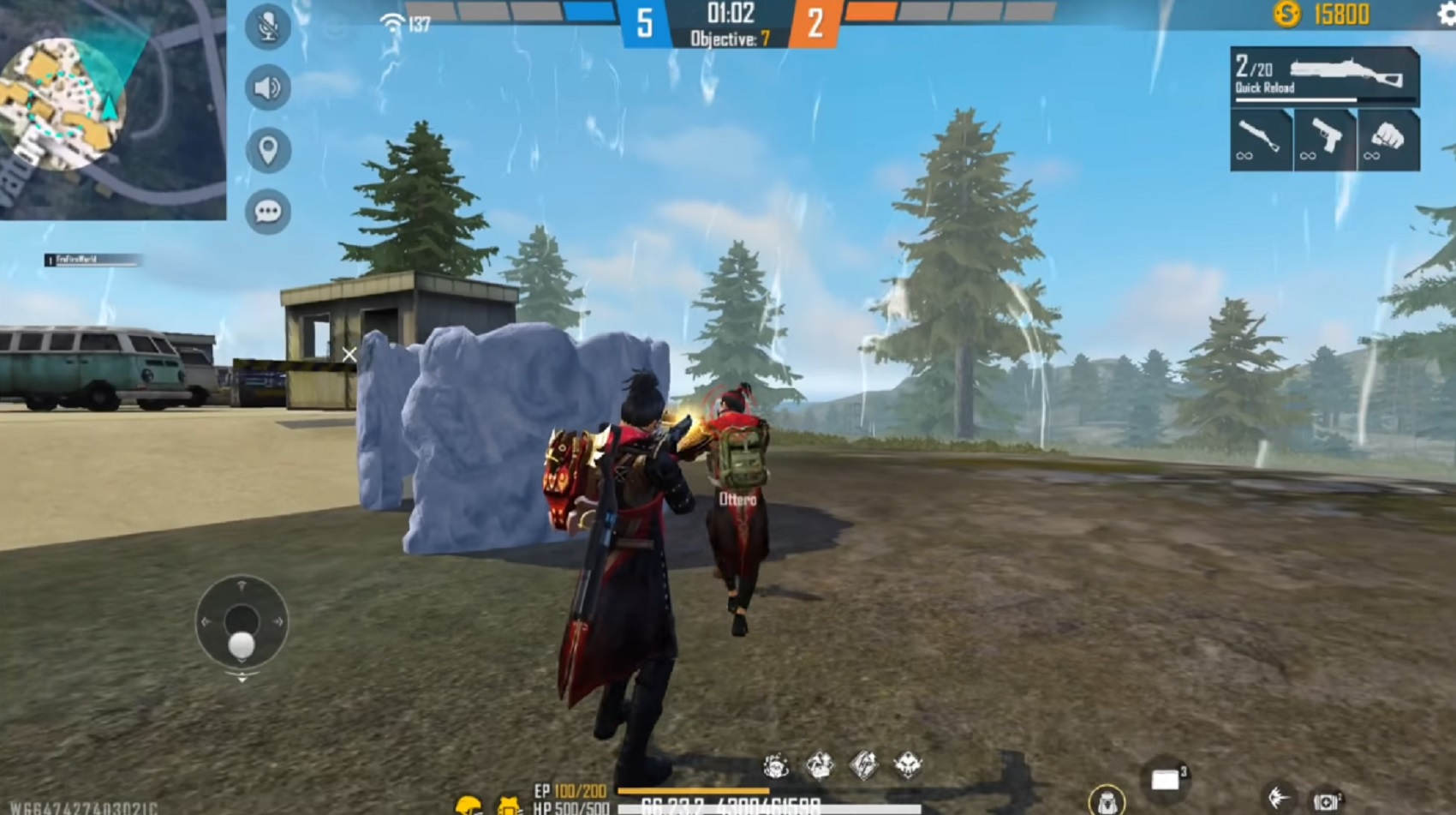Tap the ammo pack item icon
1456x815 pixels.
click(1328, 800)
